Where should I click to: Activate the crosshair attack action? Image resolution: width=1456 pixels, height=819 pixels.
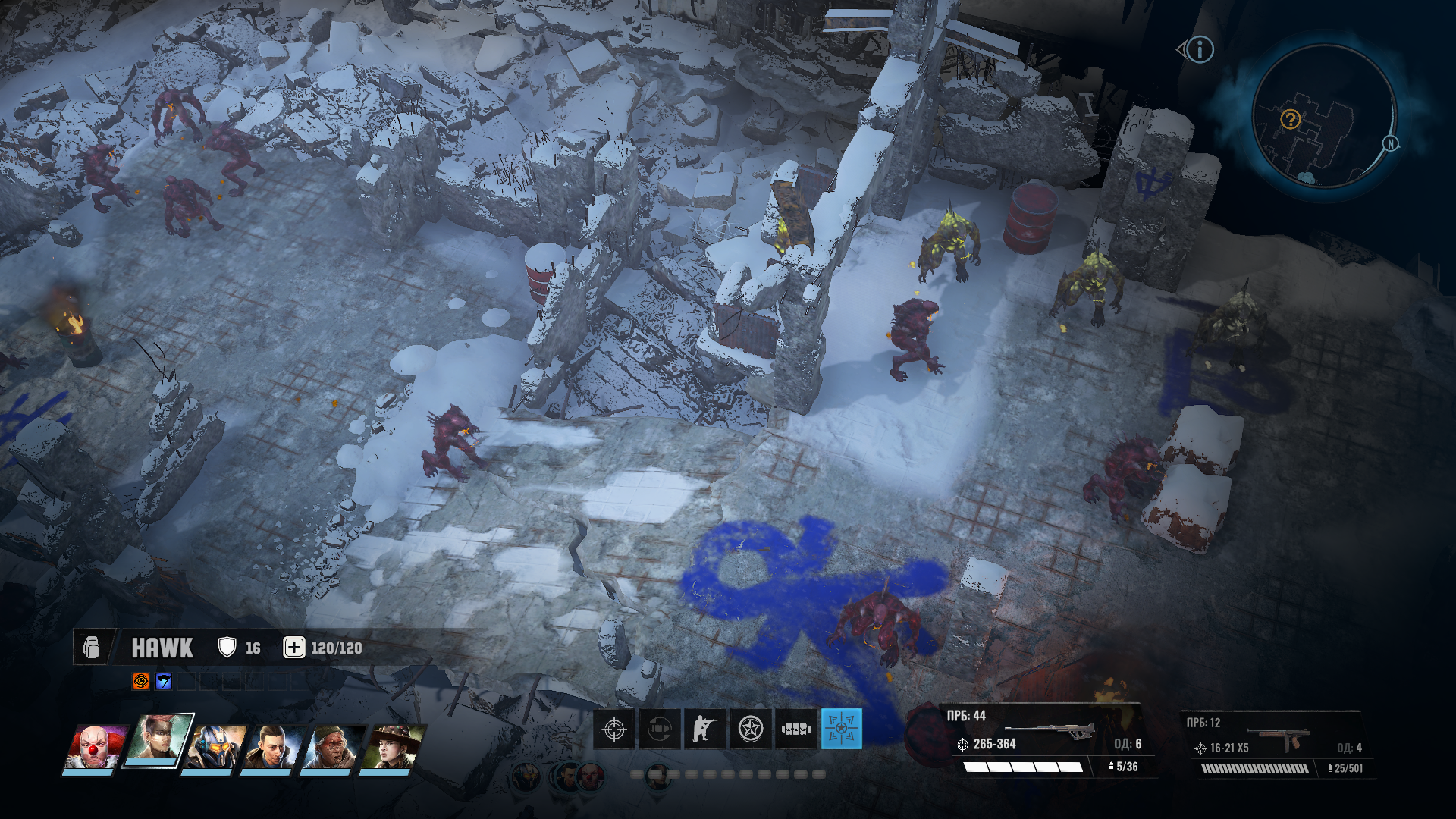[613, 730]
